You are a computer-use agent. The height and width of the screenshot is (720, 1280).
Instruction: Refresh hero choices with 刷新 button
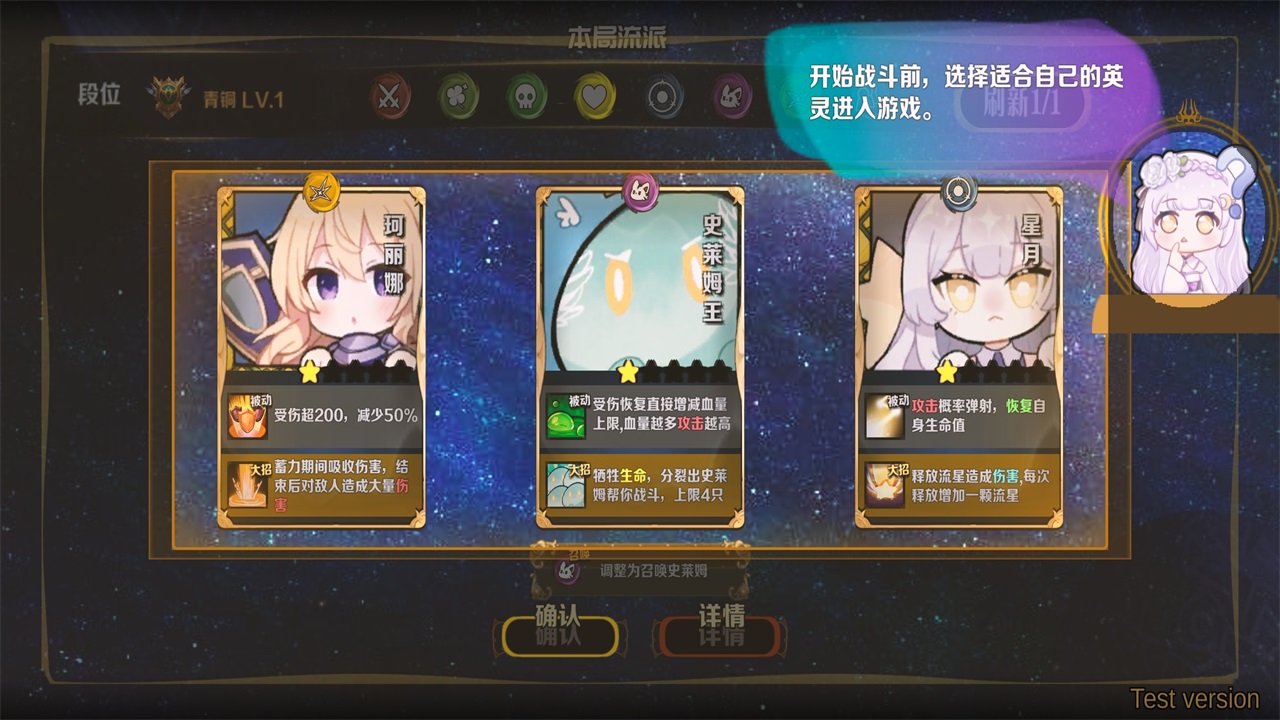click(x=1020, y=104)
